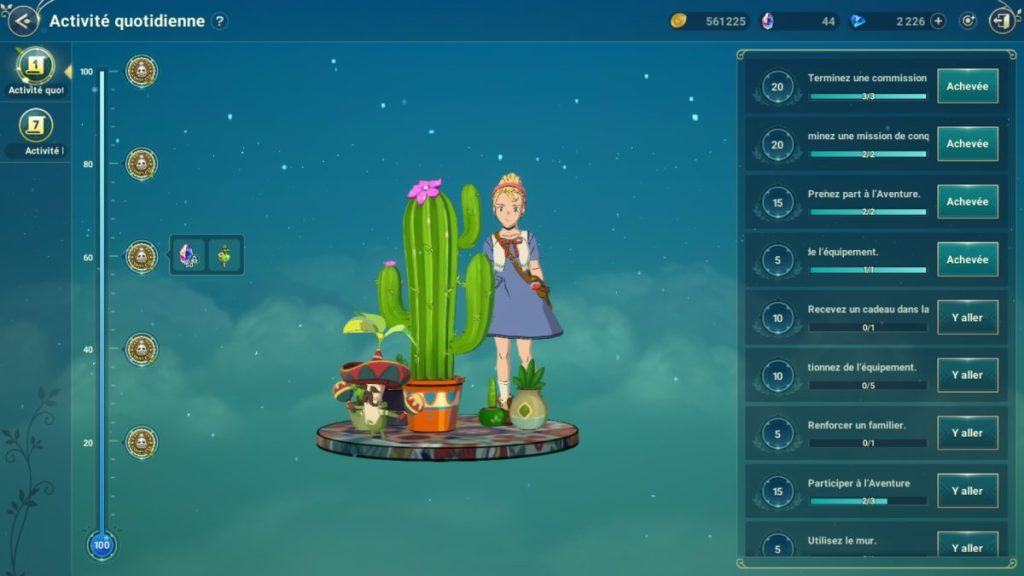Inspect the crystal reward in the preview

pyautogui.click(x=190, y=255)
